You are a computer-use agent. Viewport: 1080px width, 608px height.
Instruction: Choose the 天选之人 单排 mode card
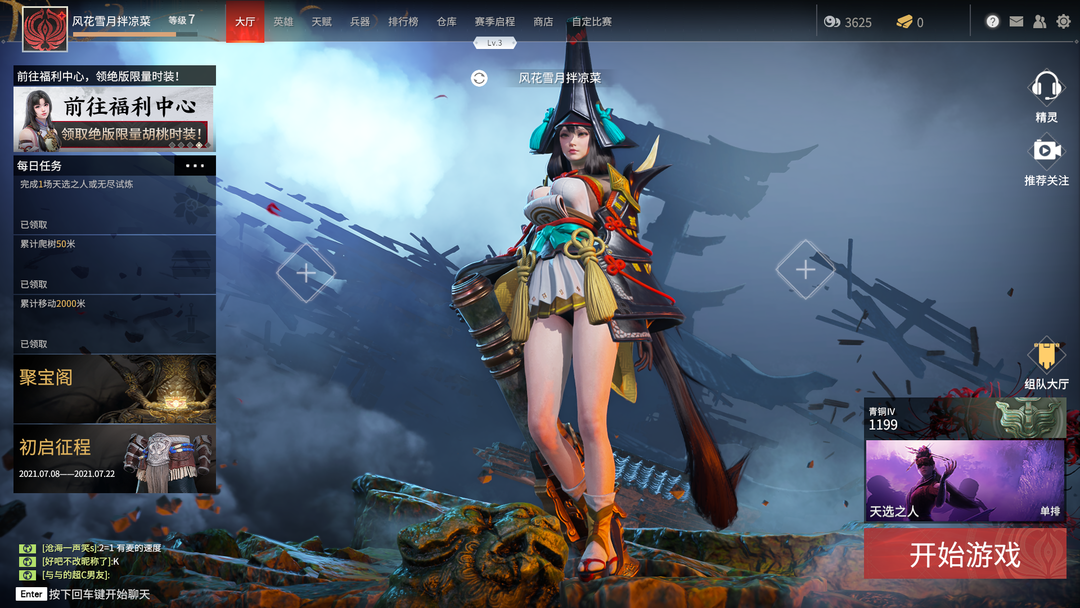(964, 480)
